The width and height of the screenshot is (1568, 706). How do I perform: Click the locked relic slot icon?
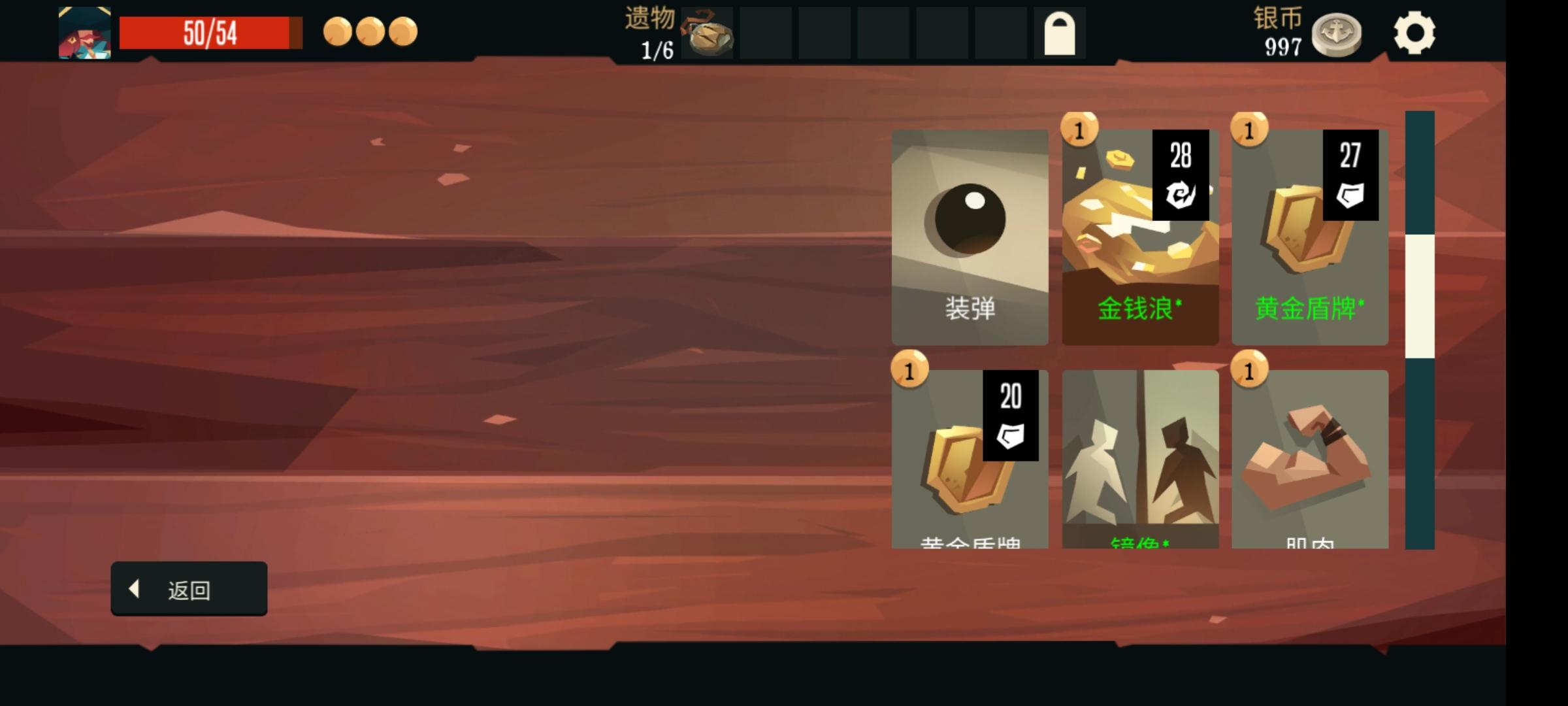1060,33
